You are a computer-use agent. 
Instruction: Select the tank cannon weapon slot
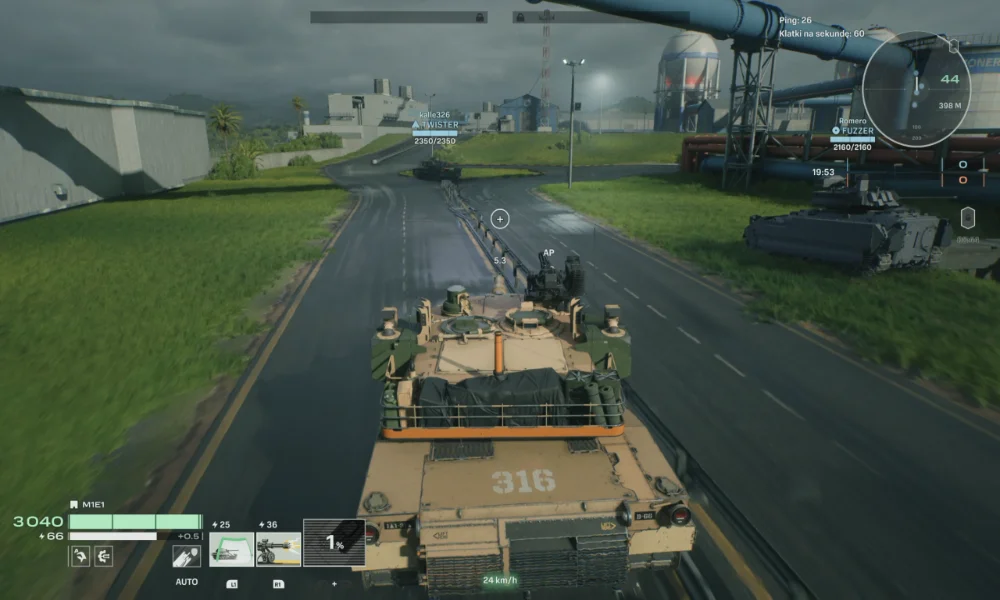[x=230, y=549]
